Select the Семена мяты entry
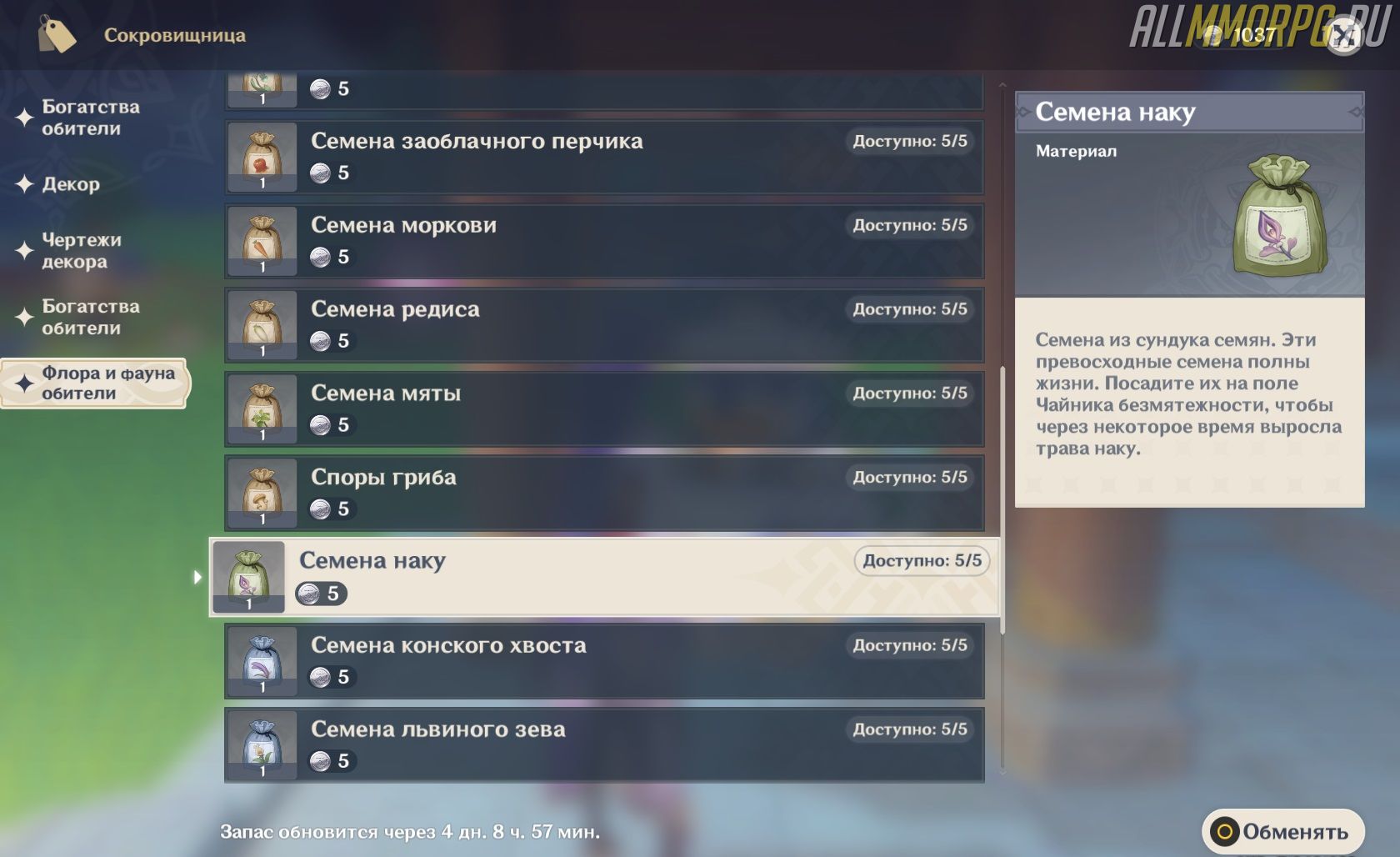The height and width of the screenshot is (857, 1400). pos(603,409)
